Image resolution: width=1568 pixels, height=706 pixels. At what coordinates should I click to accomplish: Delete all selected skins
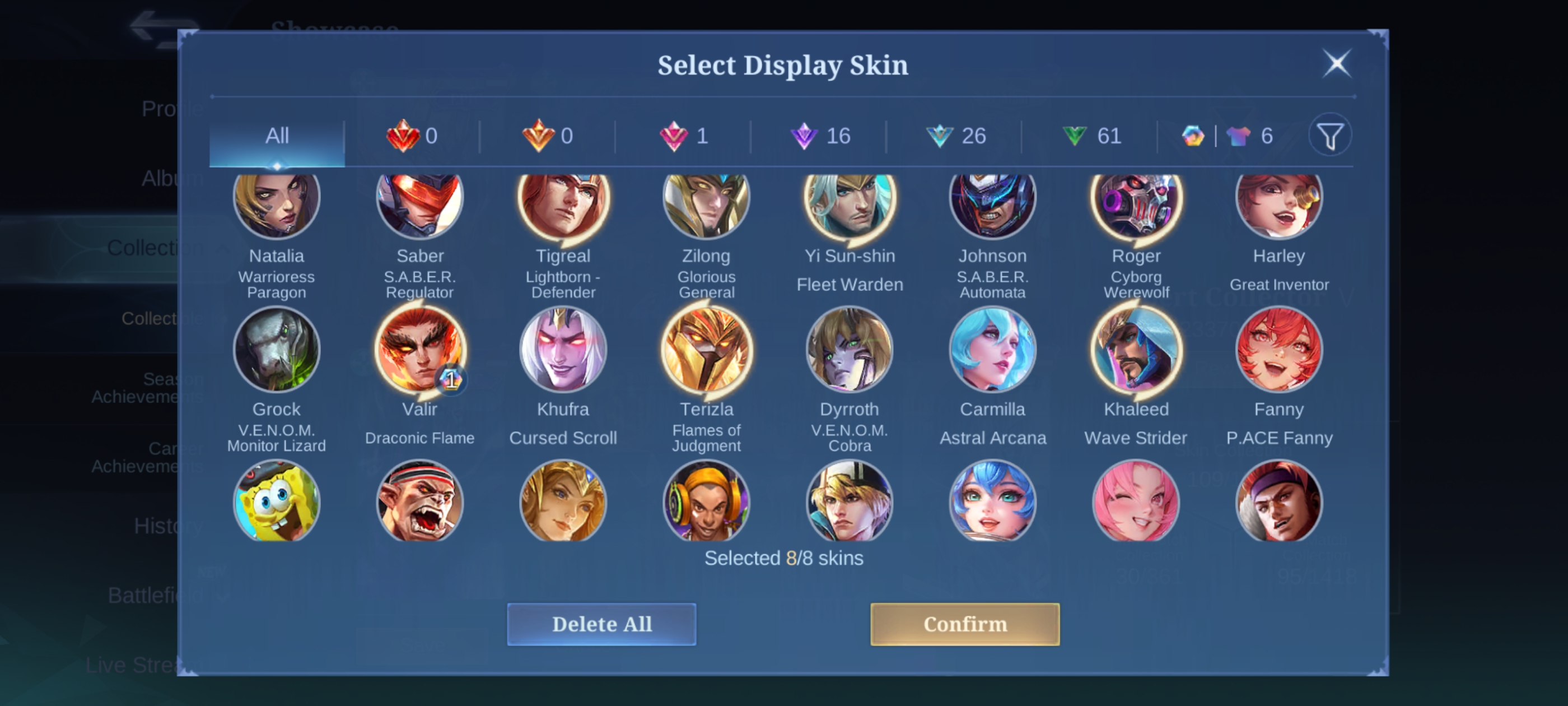click(601, 624)
